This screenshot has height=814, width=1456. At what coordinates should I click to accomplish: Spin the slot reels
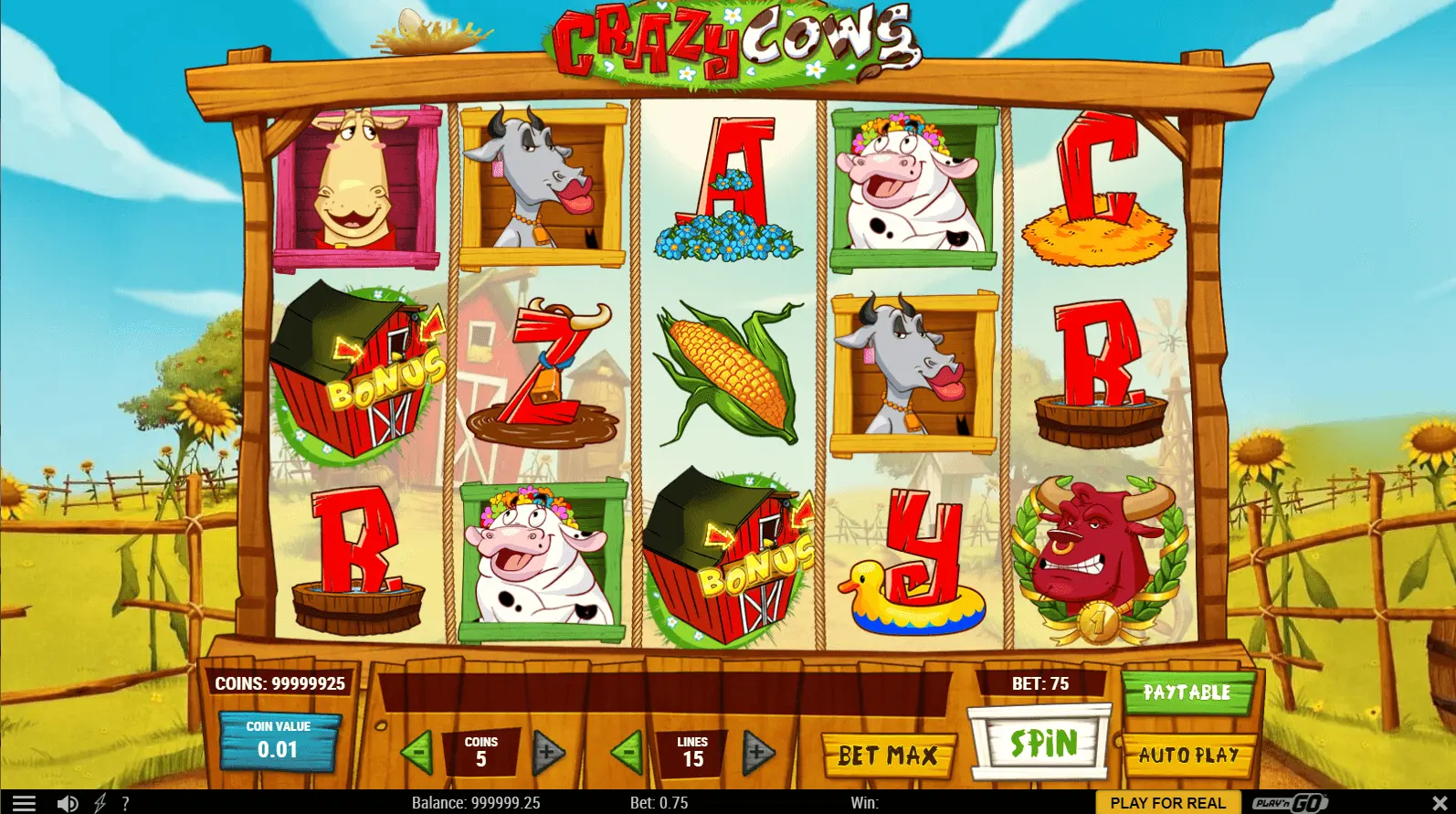pos(1041,744)
